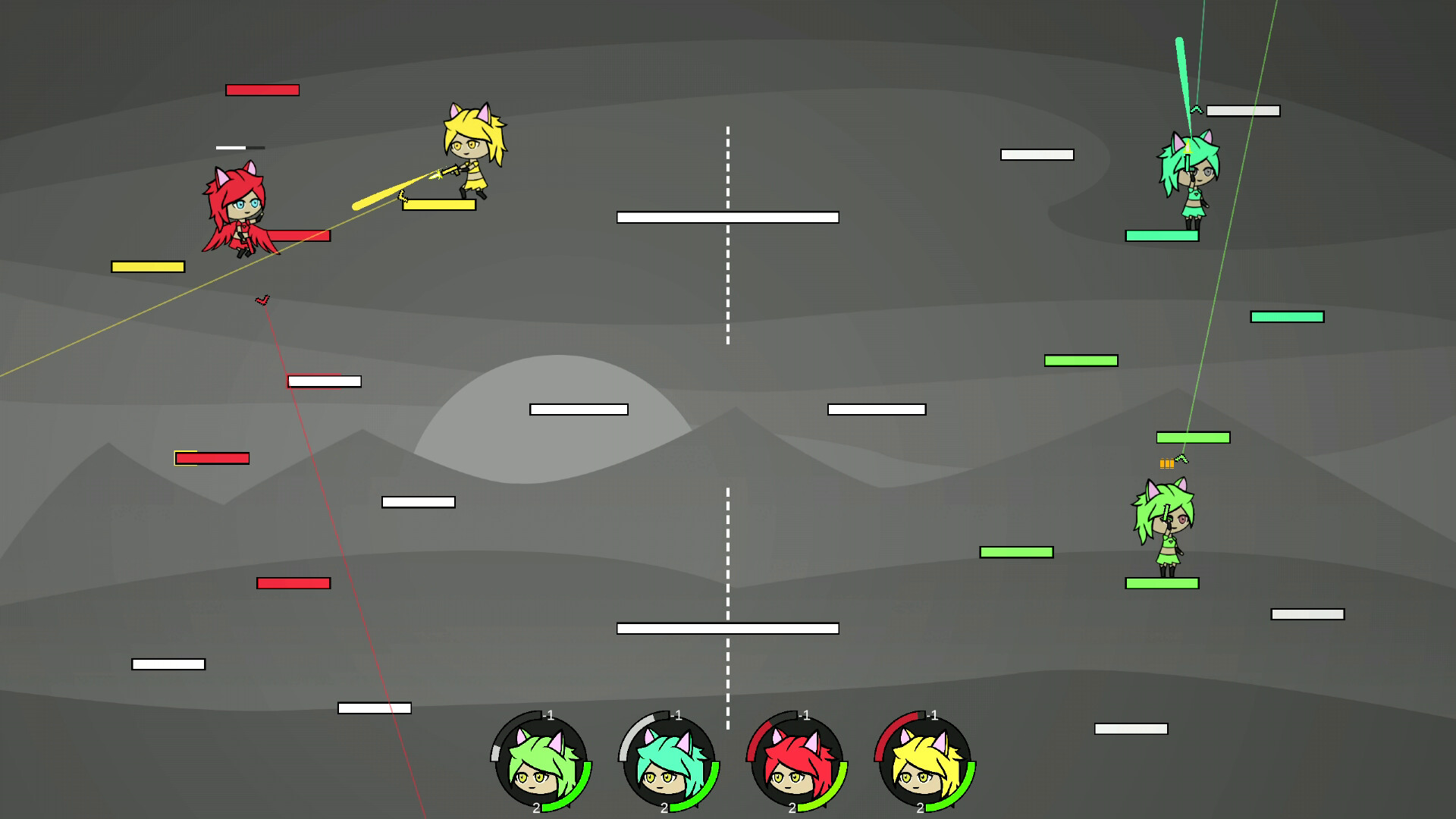This screenshot has width=1456, height=819.
Task: Toggle the red crosshair marker near the red beam
Action: [x=263, y=300]
